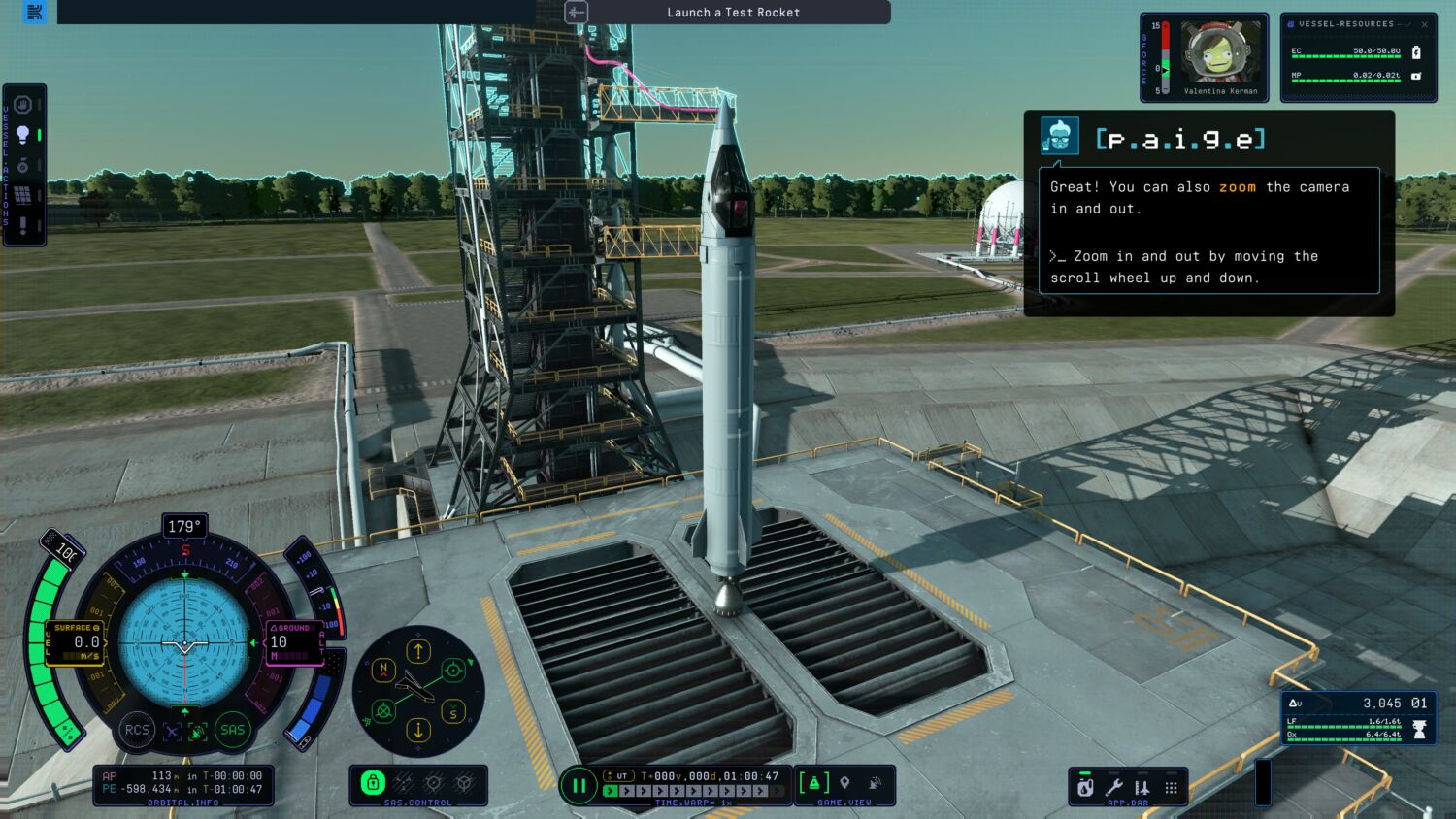
Task: Toggle the brakes hand icon action
Action: tap(23, 104)
